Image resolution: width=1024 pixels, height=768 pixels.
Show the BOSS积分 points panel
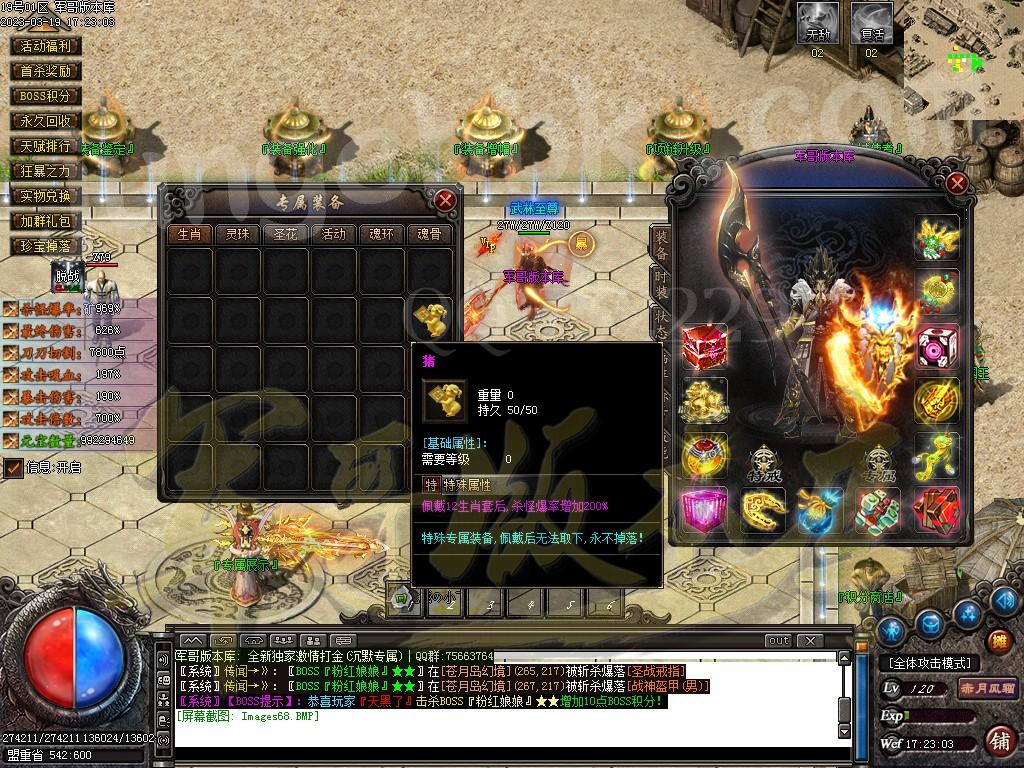click(x=46, y=96)
